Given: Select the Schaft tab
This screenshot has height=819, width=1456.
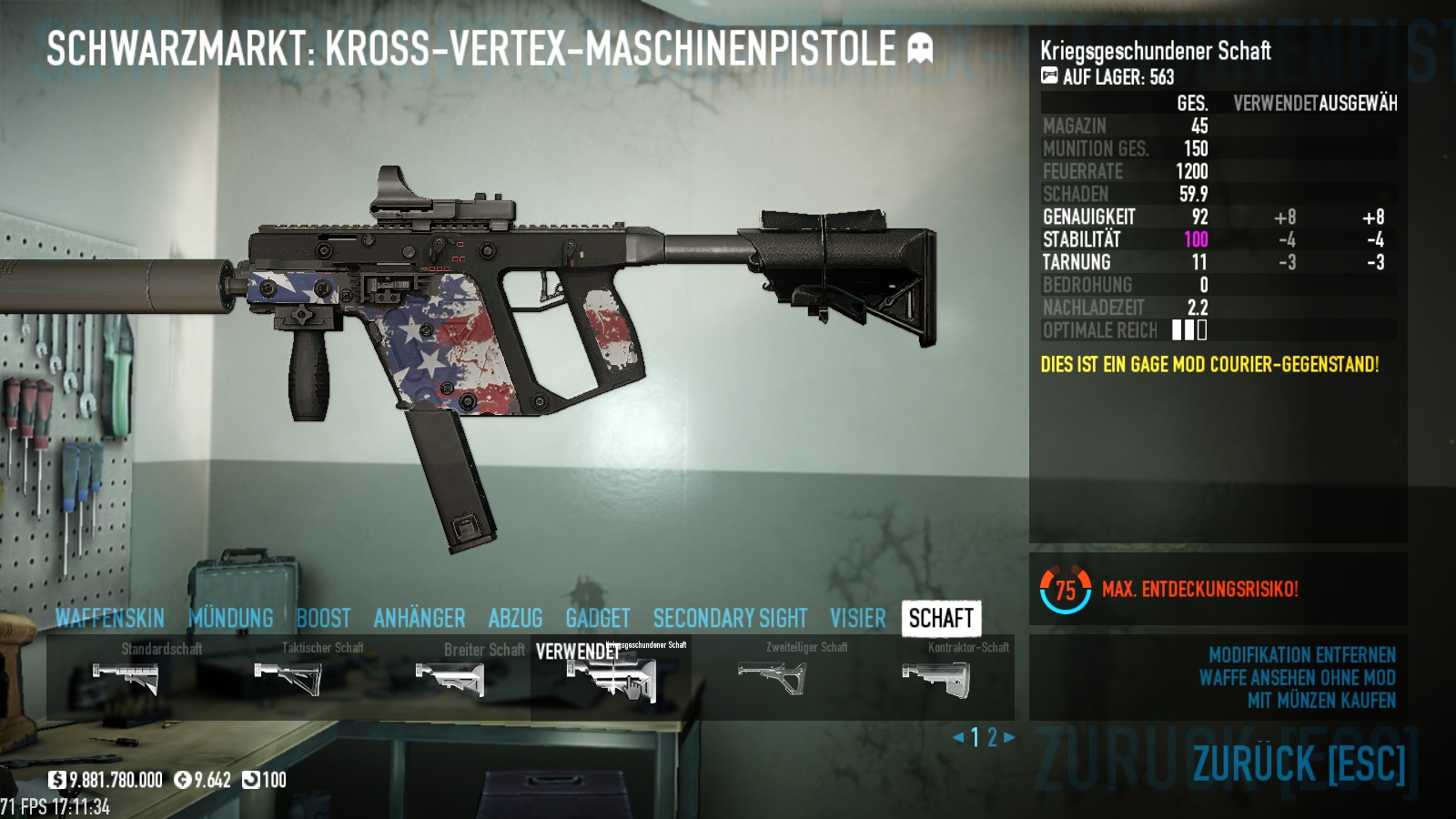Looking at the screenshot, I should (941, 619).
